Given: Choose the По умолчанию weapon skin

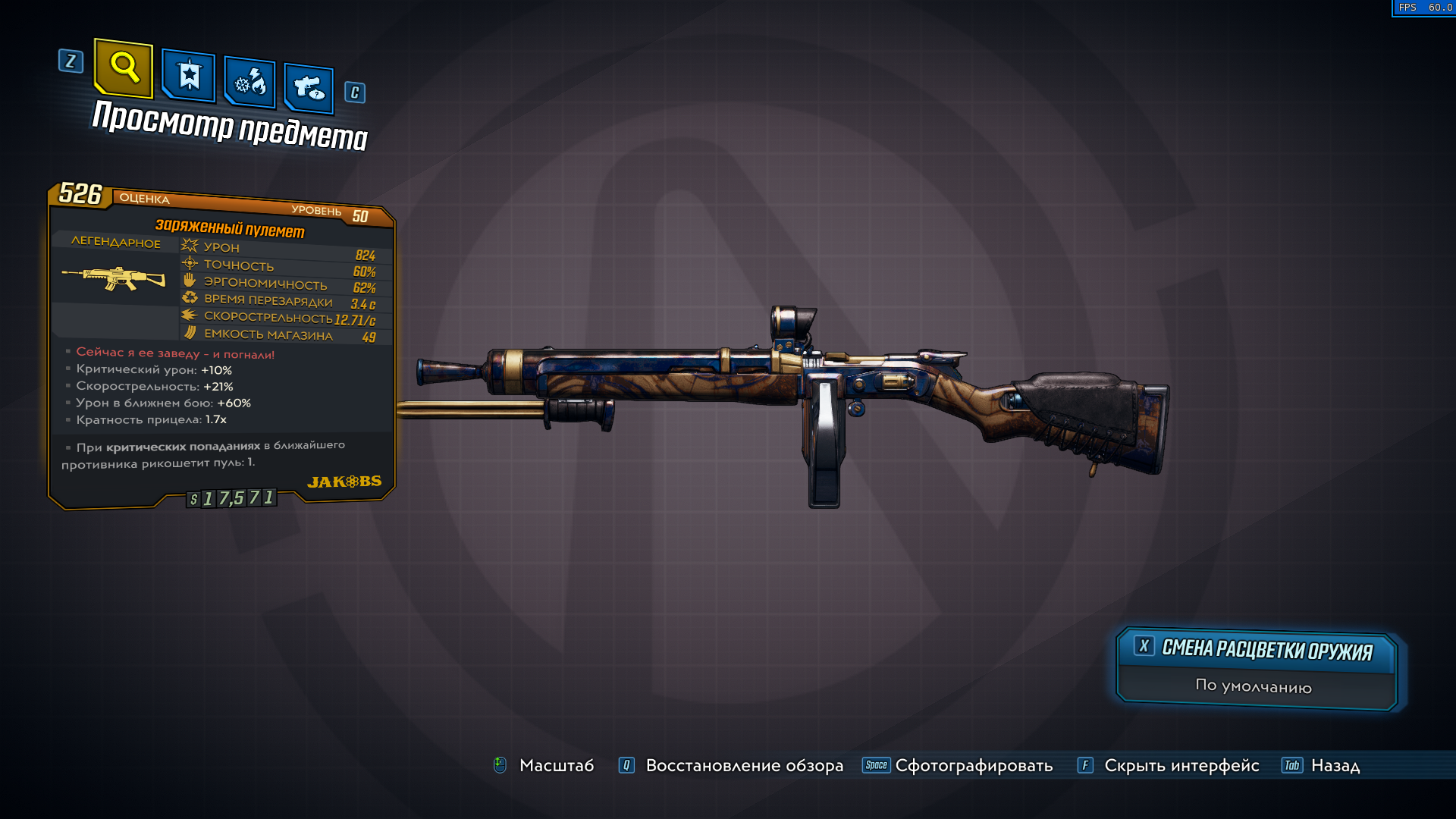Looking at the screenshot, I should pyautogui.click(x=1254, y=686).
